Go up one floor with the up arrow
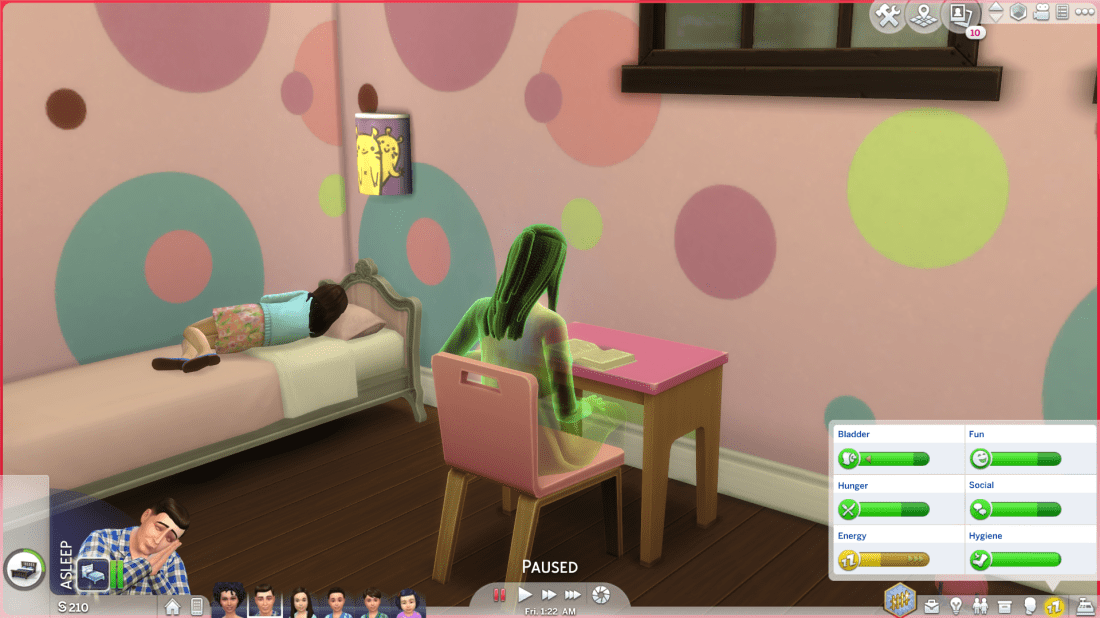 coord(996,8)
